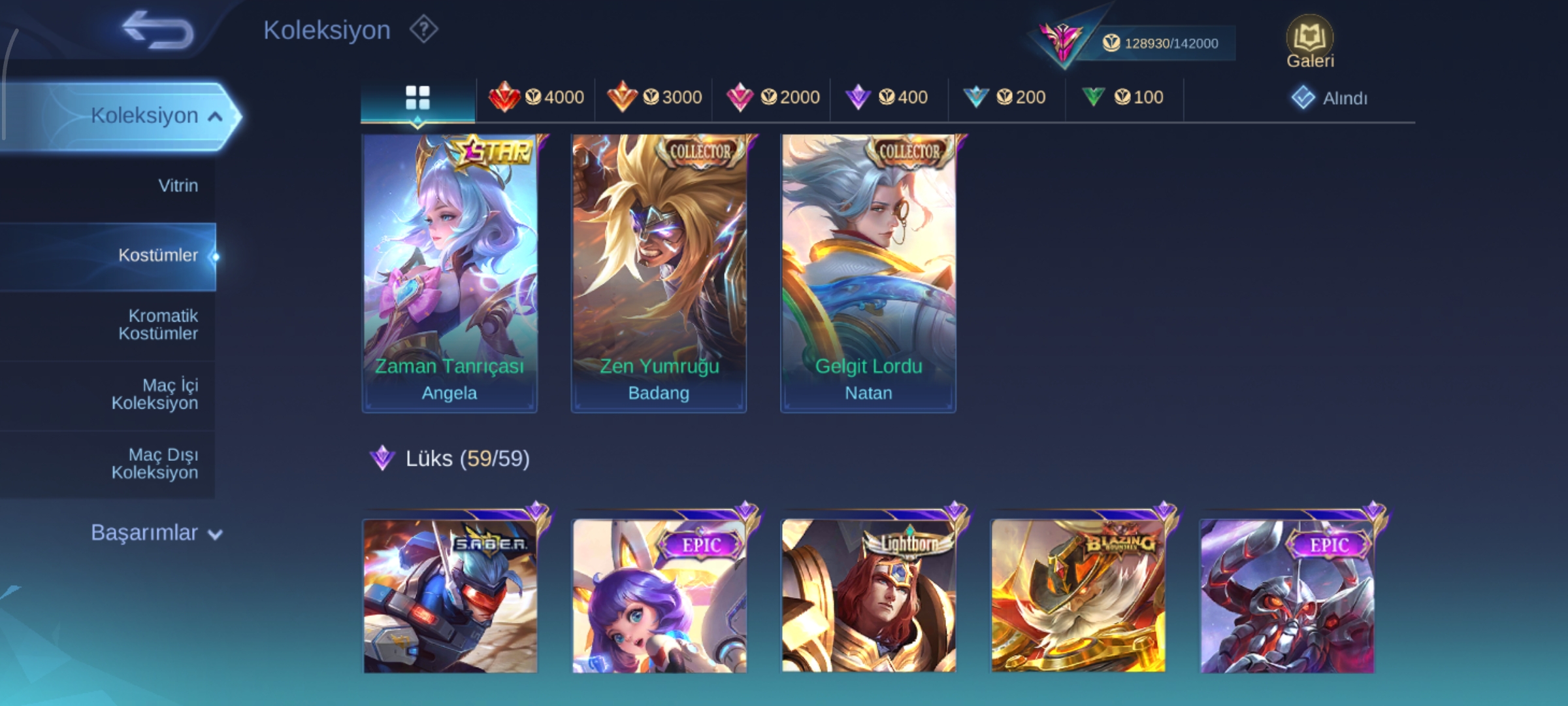
Task: Toggle the Alındı filter checkbox
Action: (x=1303, y=98)
